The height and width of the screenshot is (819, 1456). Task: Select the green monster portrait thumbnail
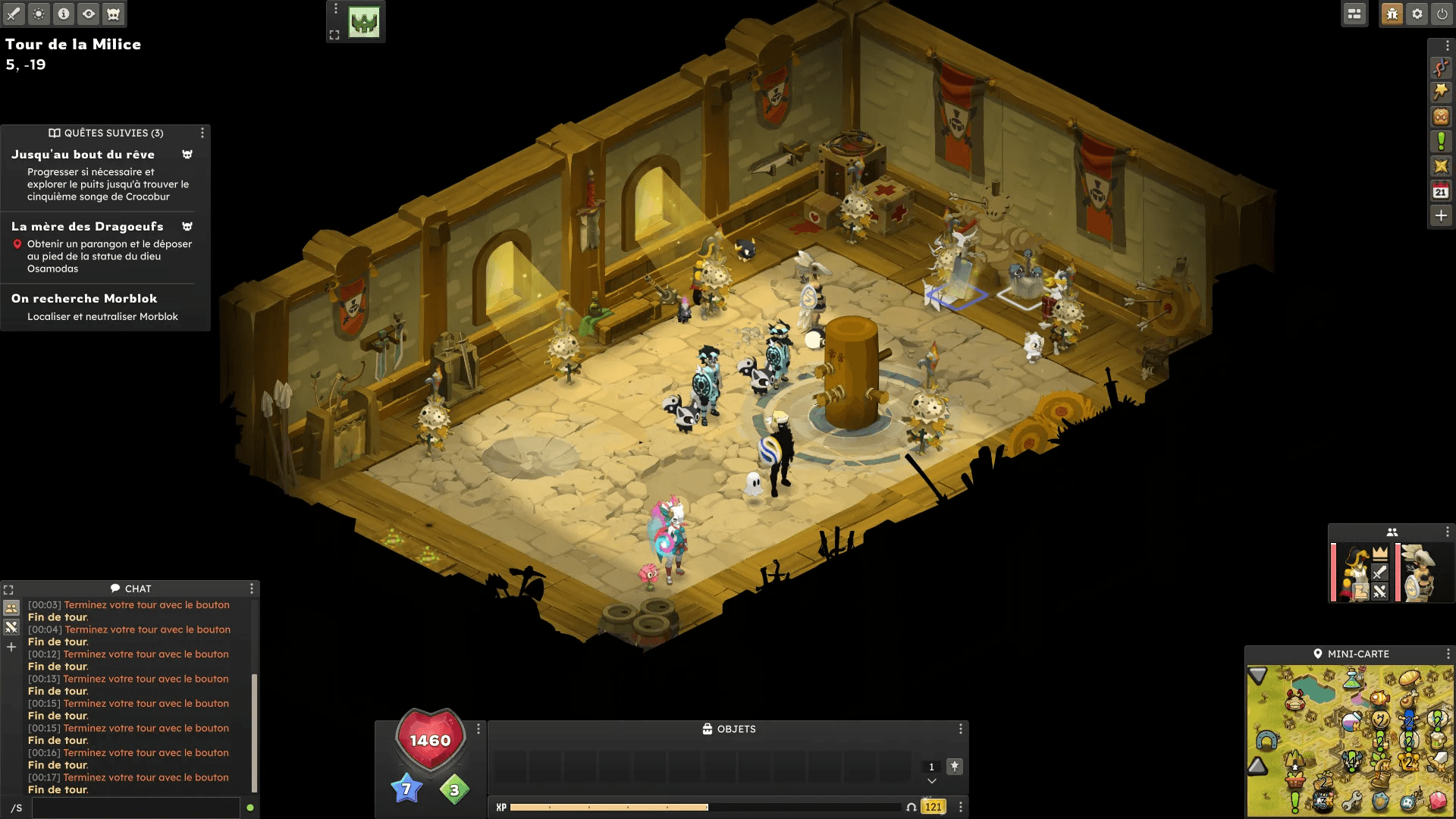pos(364,22)
